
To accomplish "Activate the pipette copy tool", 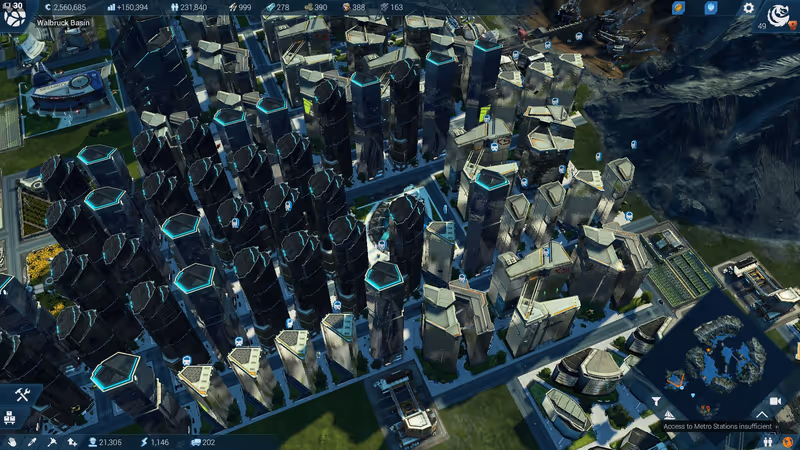I will click(32, 441).
